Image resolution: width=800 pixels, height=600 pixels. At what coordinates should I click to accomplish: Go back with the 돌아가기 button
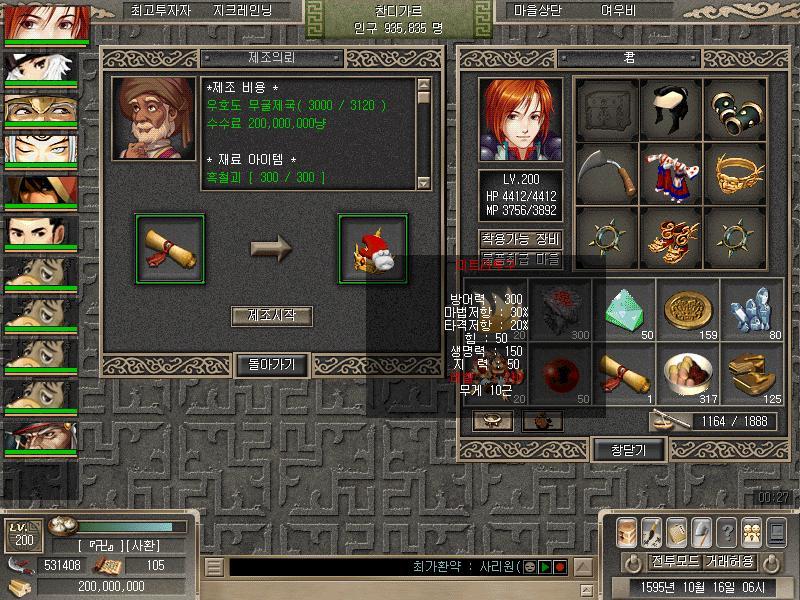(x=271, y=365)
